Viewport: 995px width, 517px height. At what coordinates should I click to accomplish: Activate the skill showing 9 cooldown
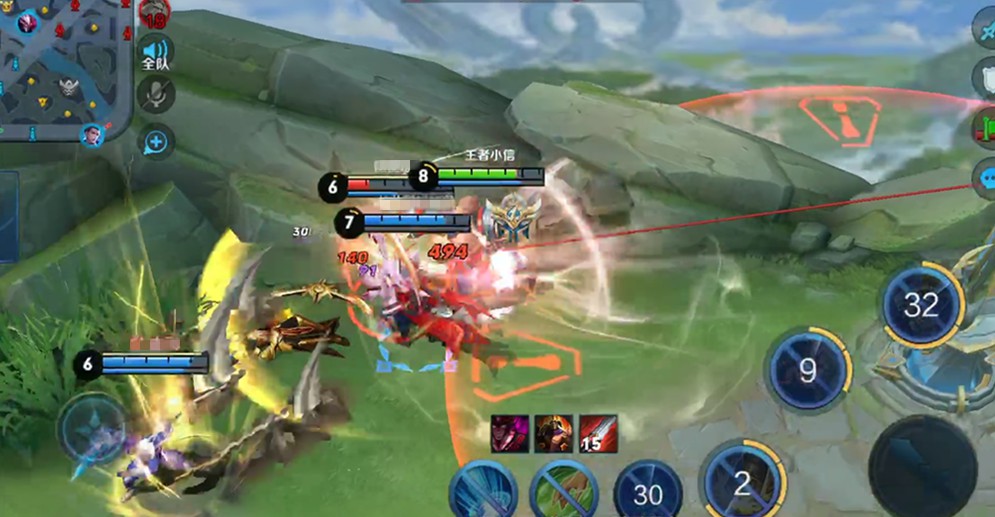click(x=807, y=371)
